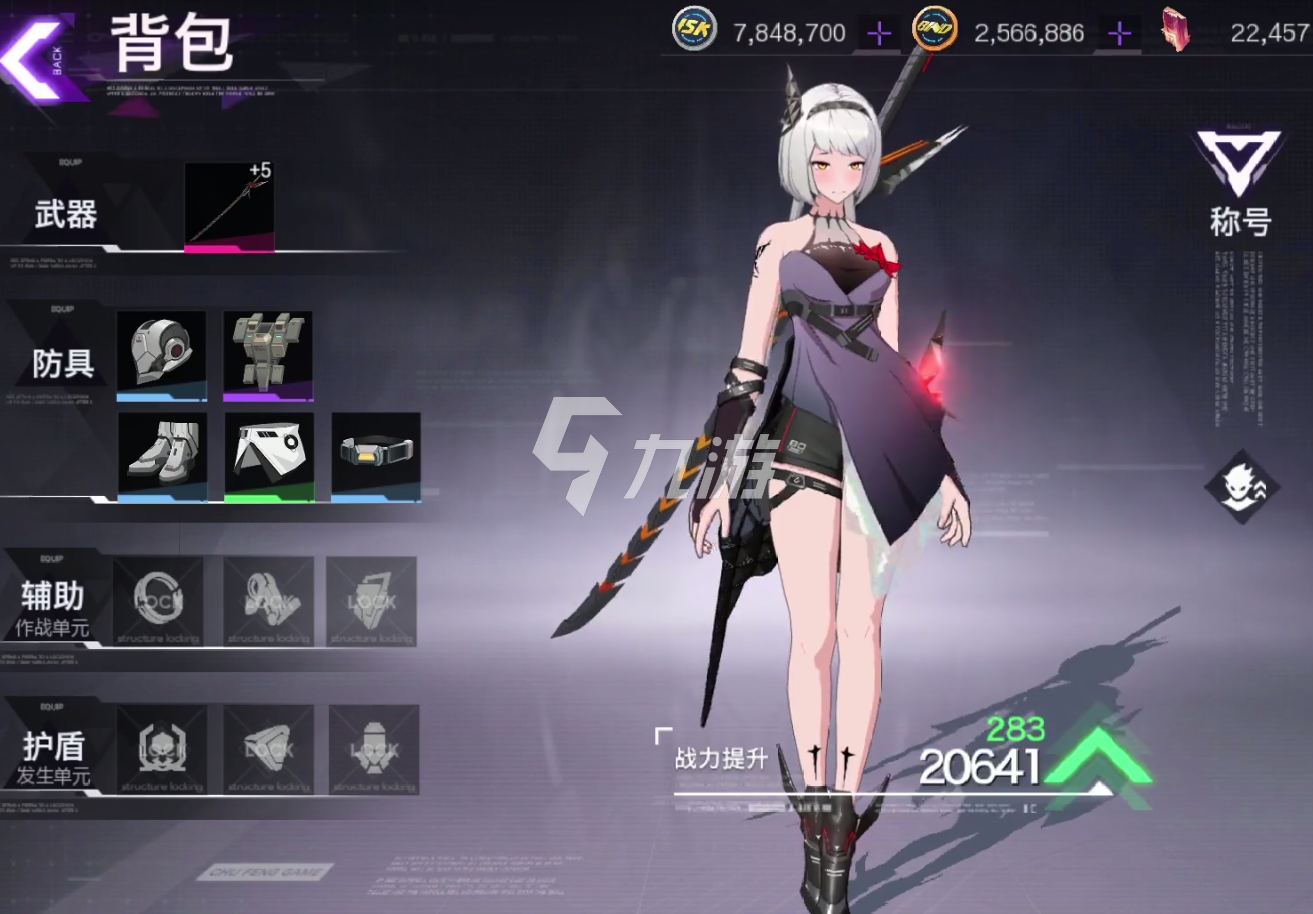
Task: Select the white boots armor slot
Action: [x=163, y=455]
